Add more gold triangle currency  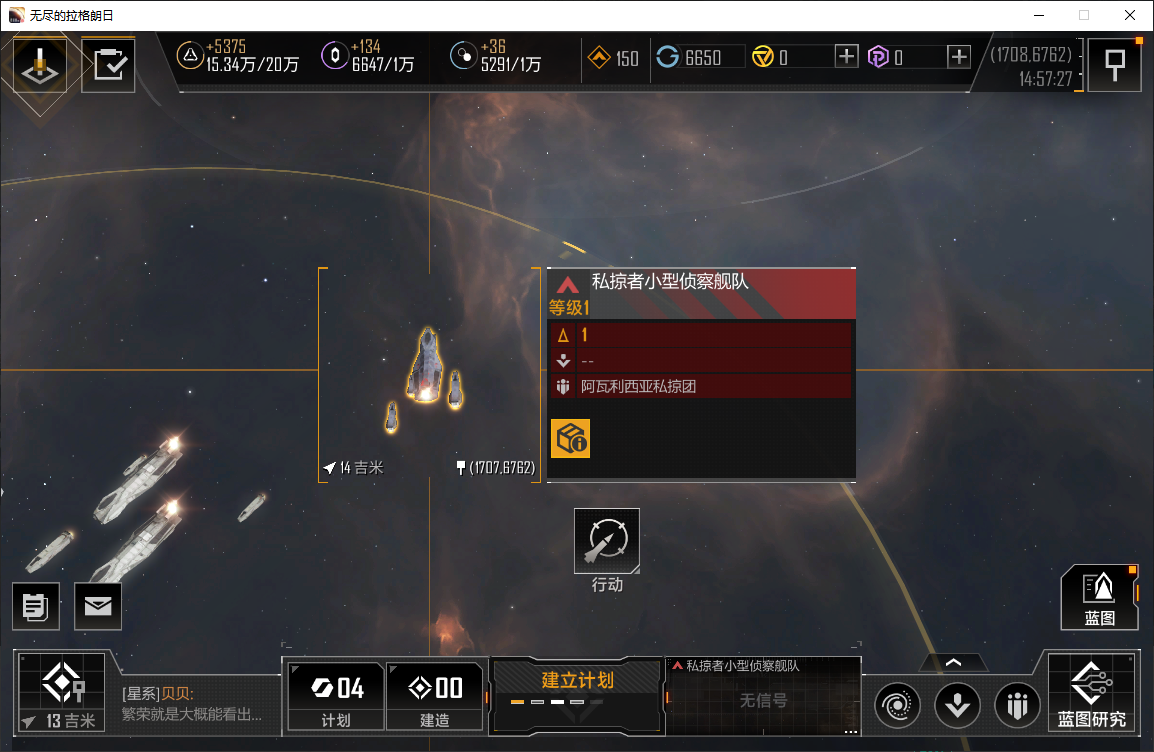coord(846,57)
